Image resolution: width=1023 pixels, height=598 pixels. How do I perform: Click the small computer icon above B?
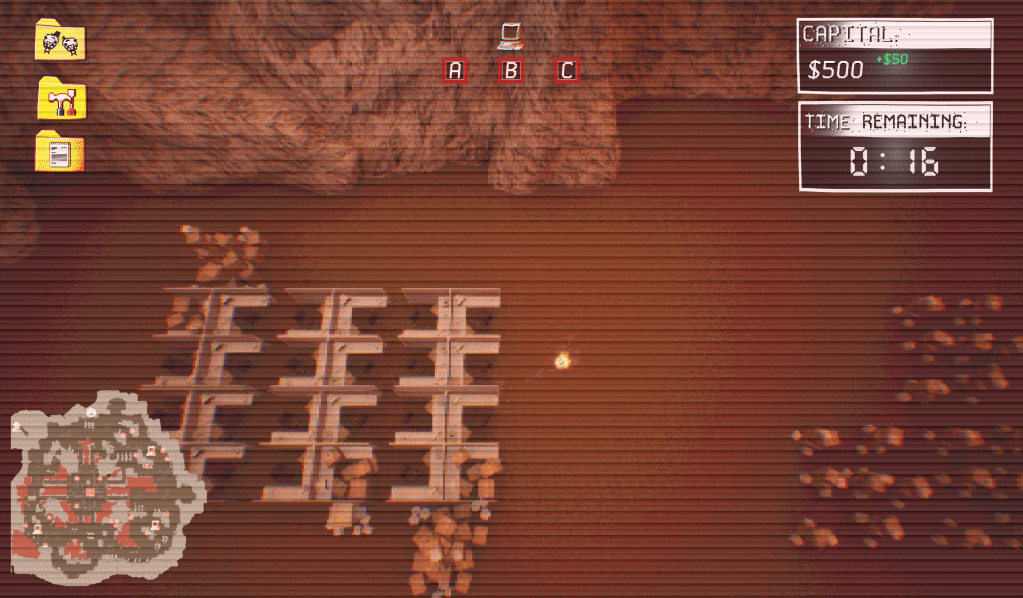tap(511, 36)
